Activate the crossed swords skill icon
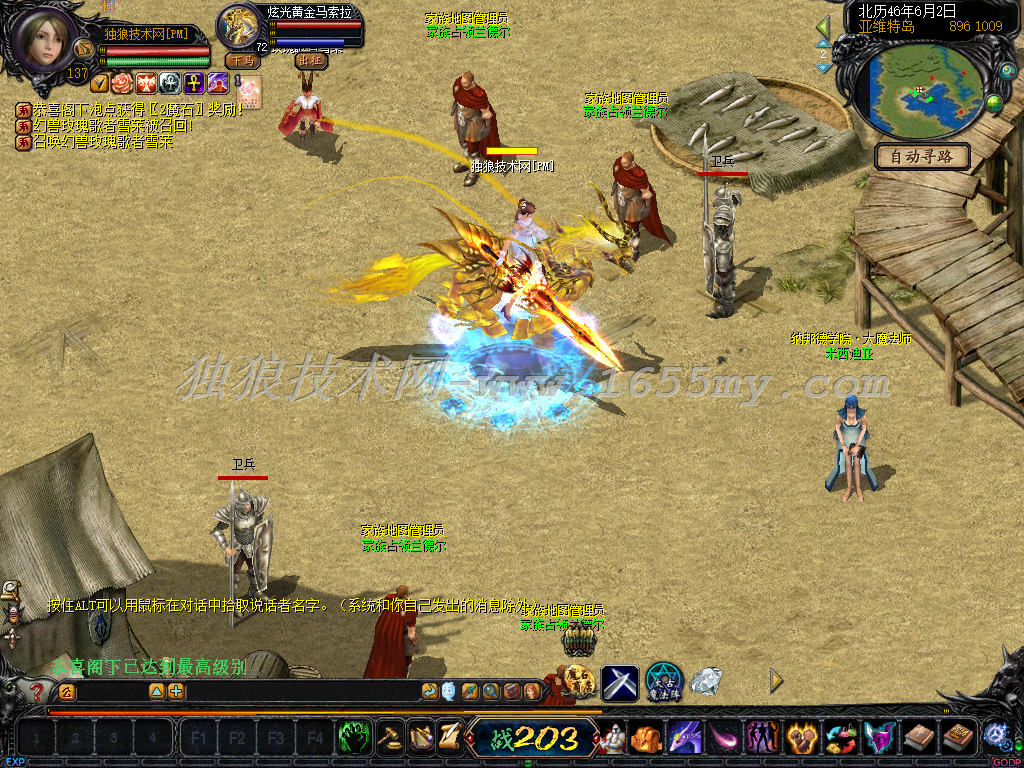This screenshot has height=768, width=1024. point(619,682)
